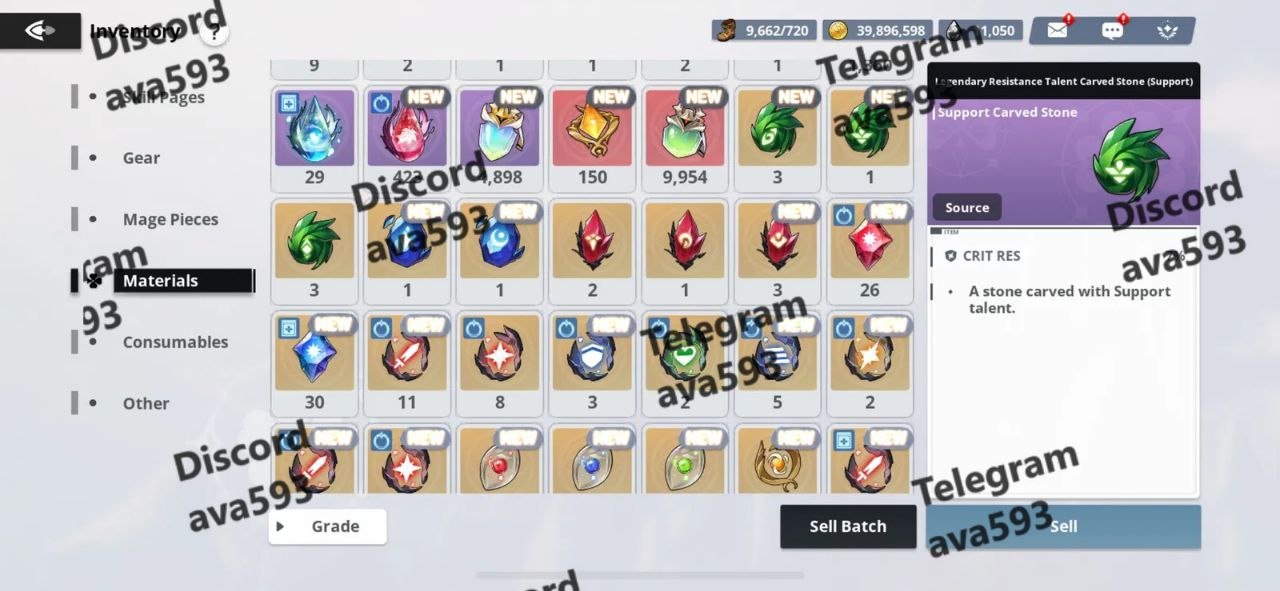Open the Gear category
Screen dimensions: 1280x591
141,158
